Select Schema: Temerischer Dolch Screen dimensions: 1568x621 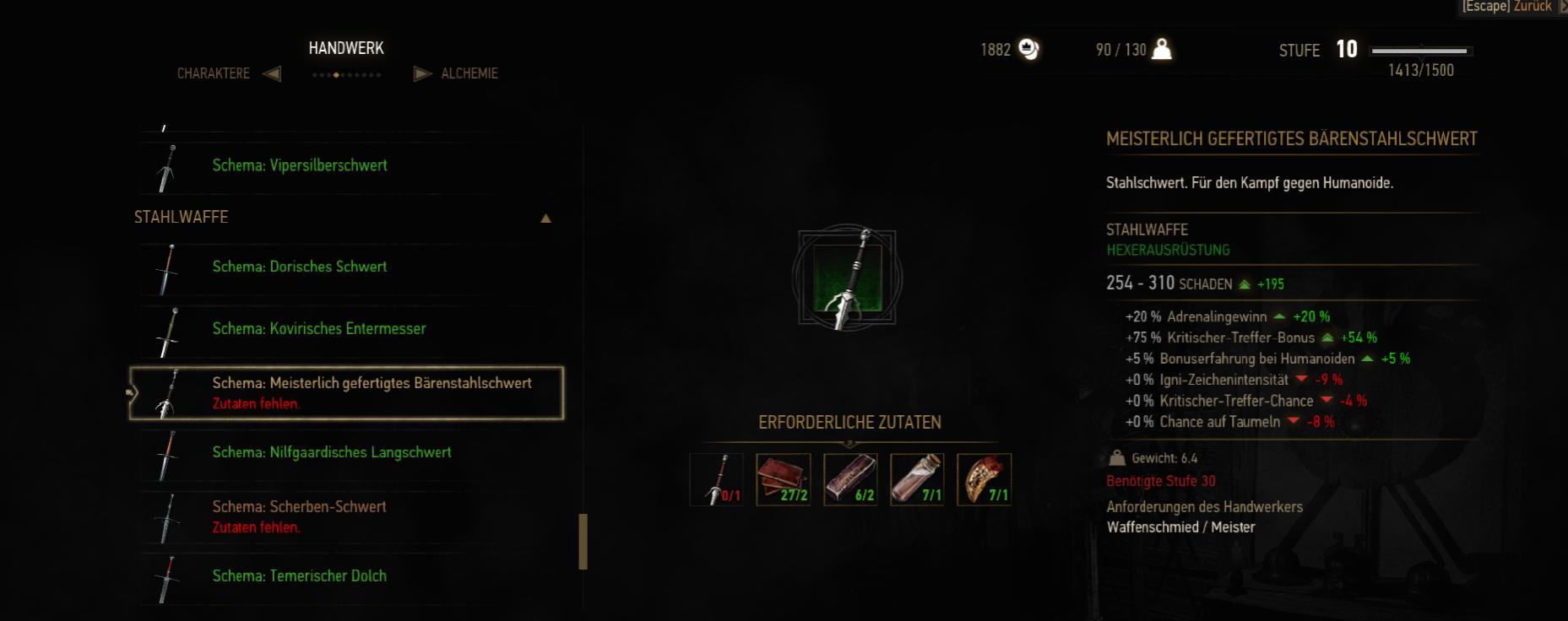click(299, 576)
